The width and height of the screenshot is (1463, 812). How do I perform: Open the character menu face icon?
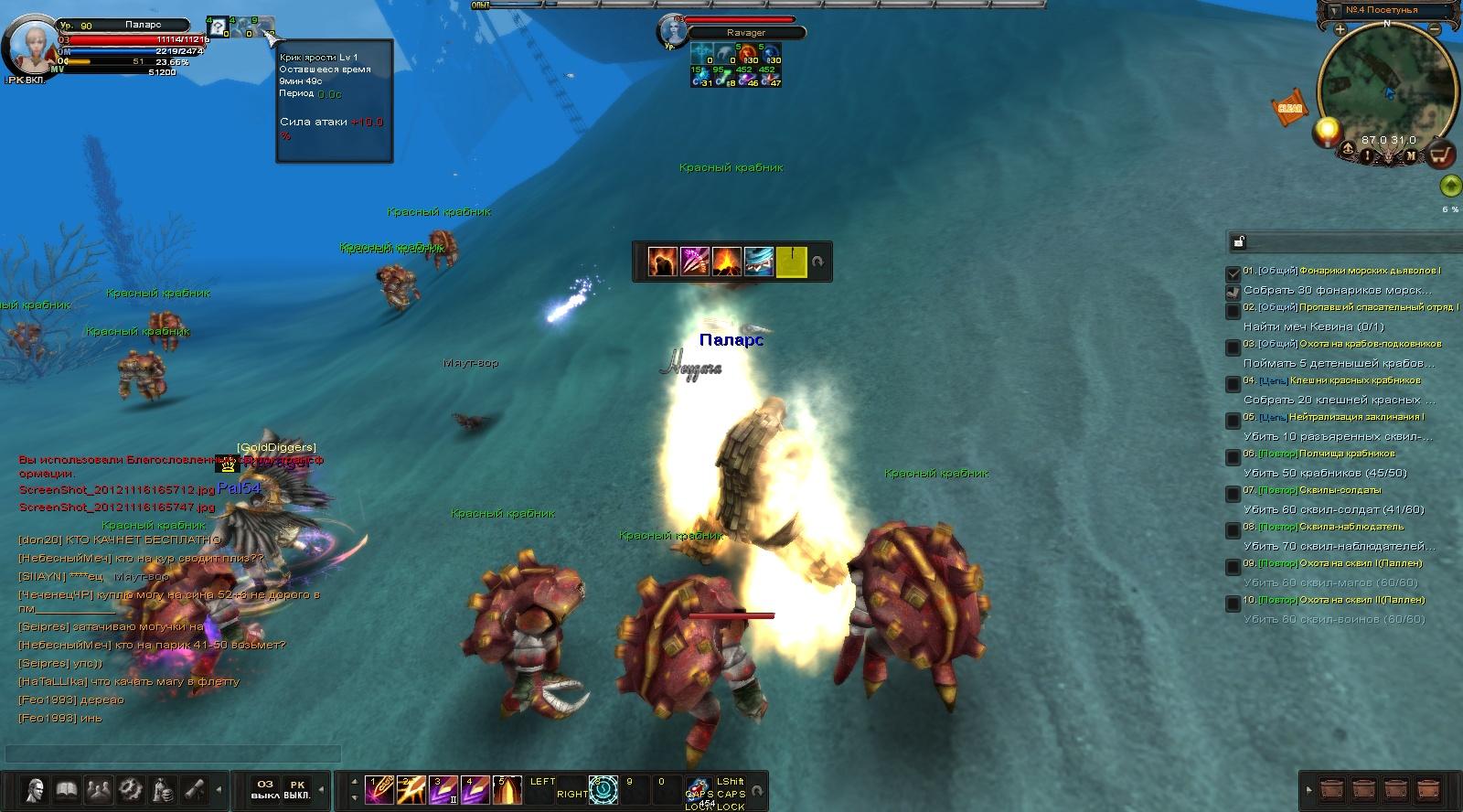pos(36,789)
